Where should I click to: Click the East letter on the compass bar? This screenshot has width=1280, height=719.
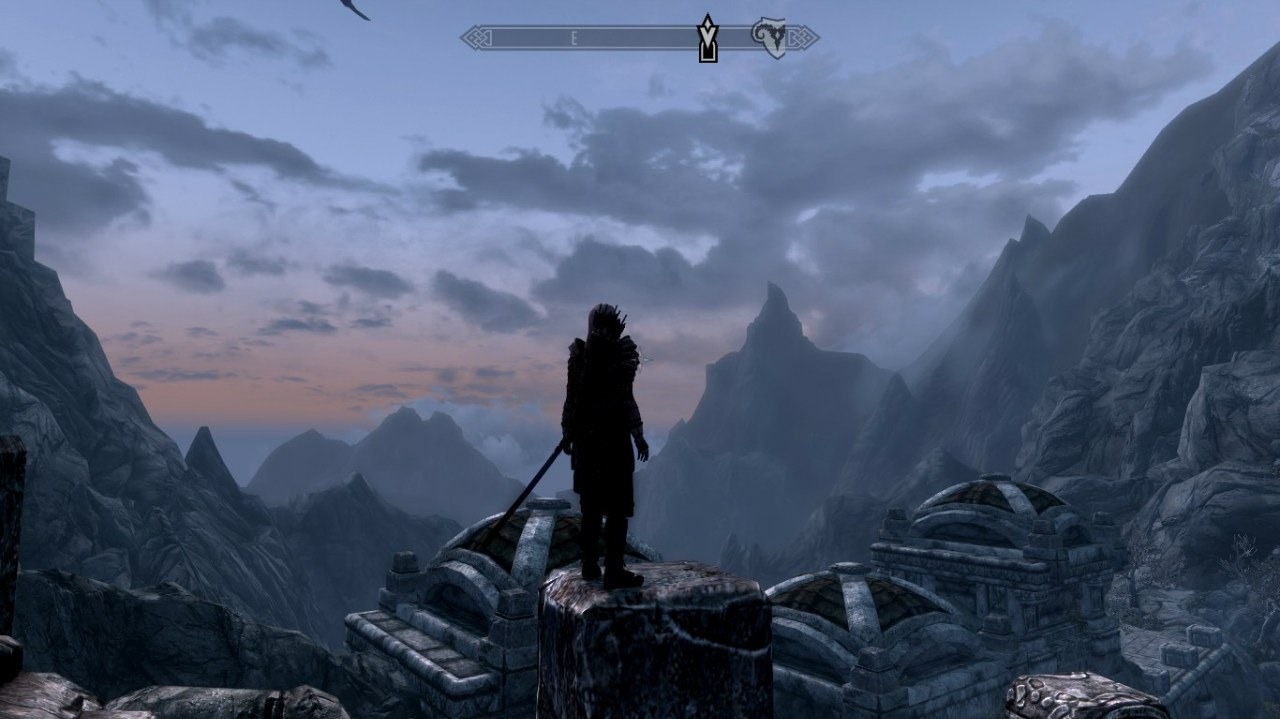pos(575,39)
